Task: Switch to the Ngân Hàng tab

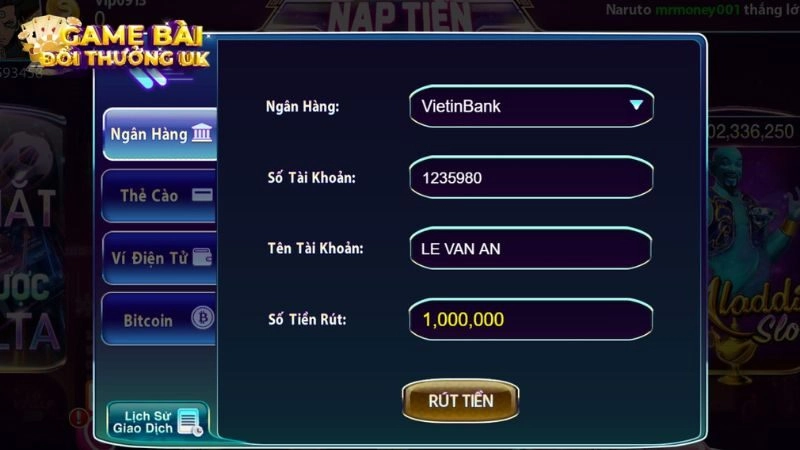Action: click(x=161, y=134)
